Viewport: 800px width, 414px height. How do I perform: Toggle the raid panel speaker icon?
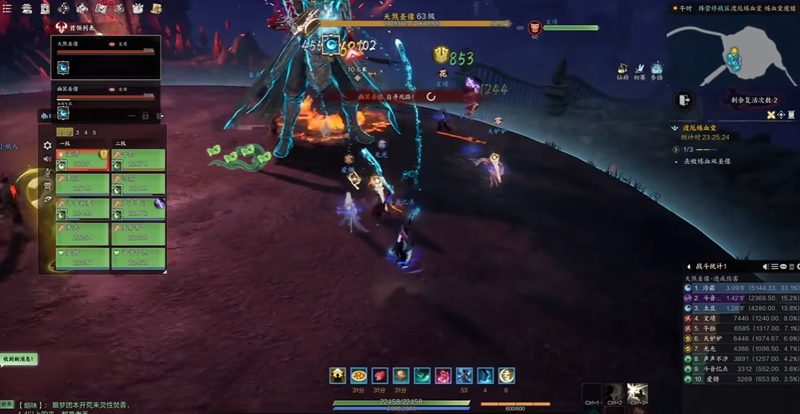(x=46, y=159)
